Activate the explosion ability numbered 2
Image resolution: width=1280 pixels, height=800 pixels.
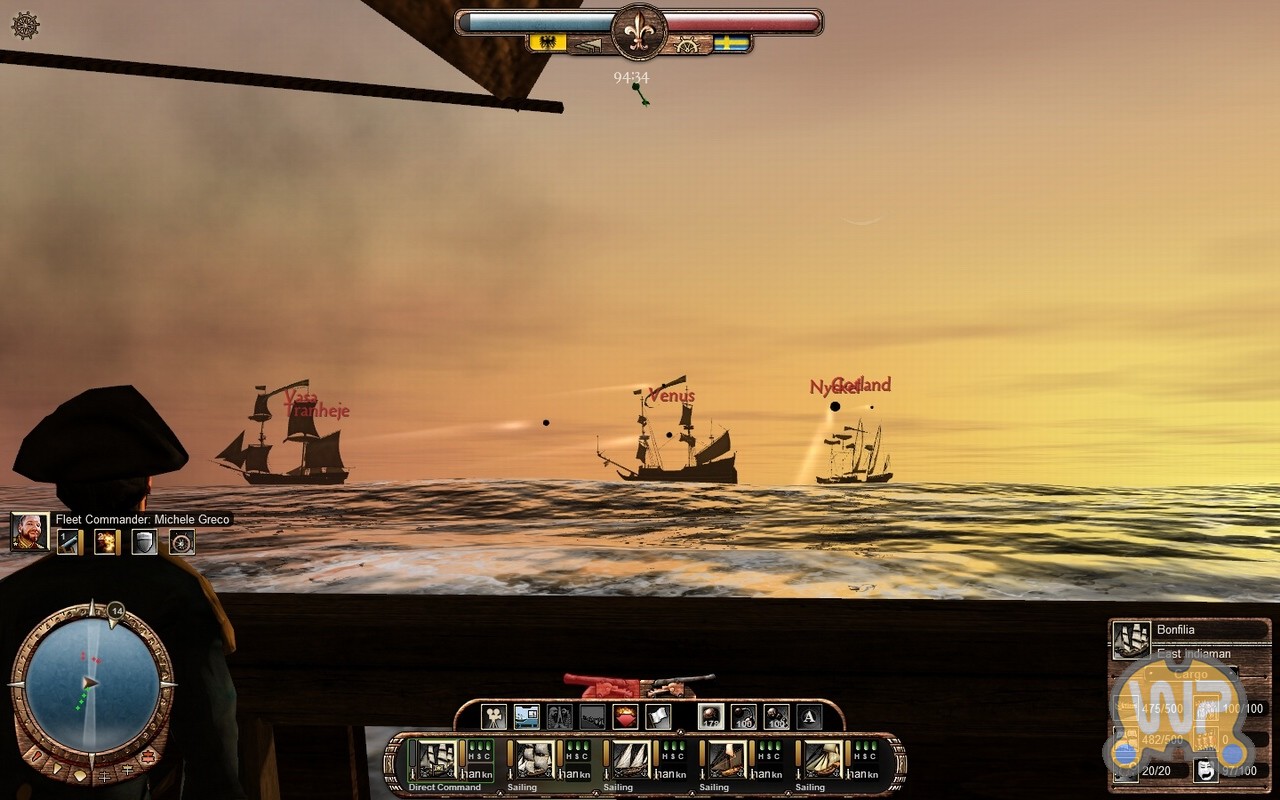[x=106, y=542]
